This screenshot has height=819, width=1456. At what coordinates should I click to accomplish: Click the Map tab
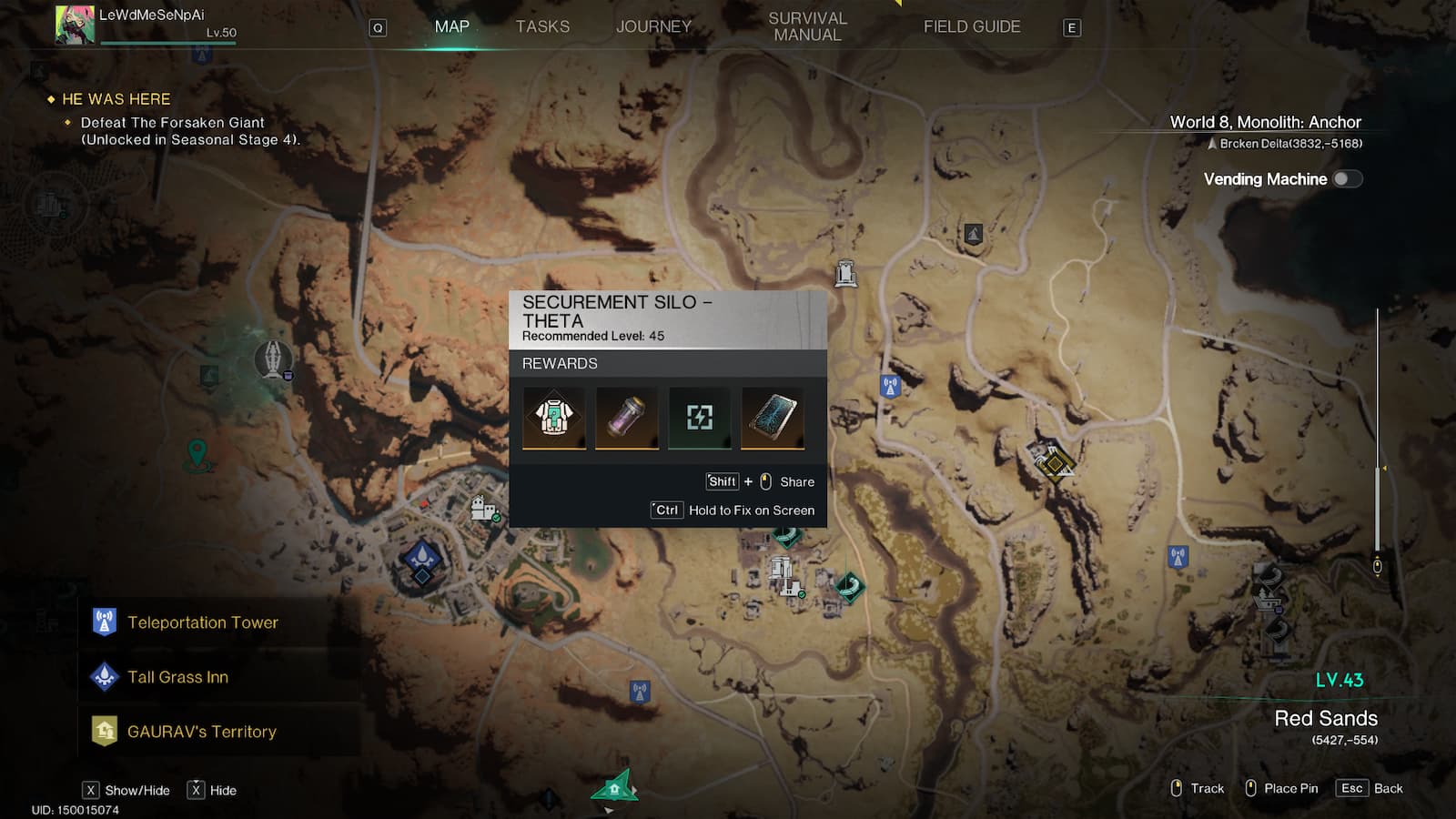pyautogui.click(x=451, y=27)
